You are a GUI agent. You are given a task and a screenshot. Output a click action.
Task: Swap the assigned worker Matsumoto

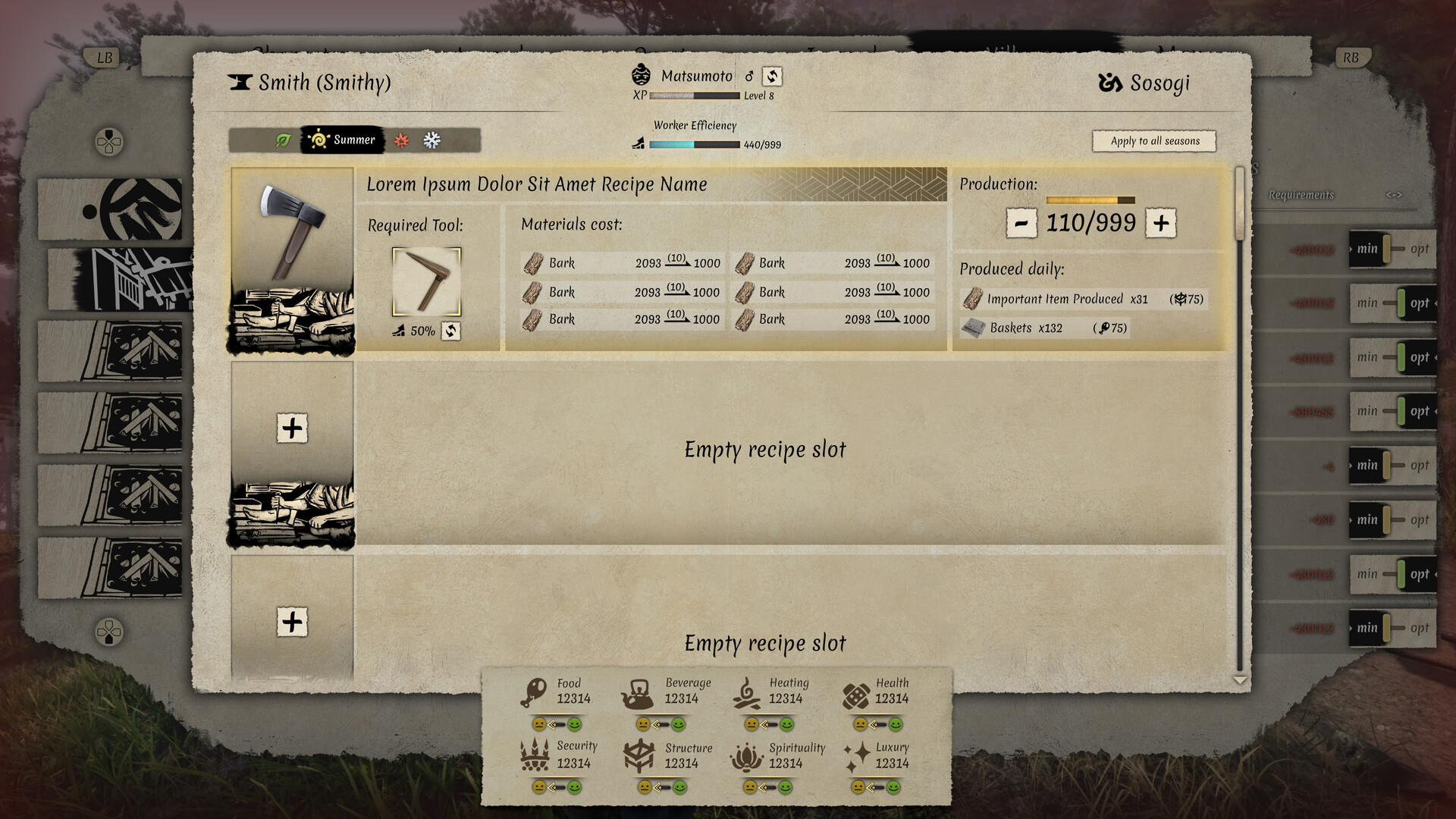tap(771, 76)
